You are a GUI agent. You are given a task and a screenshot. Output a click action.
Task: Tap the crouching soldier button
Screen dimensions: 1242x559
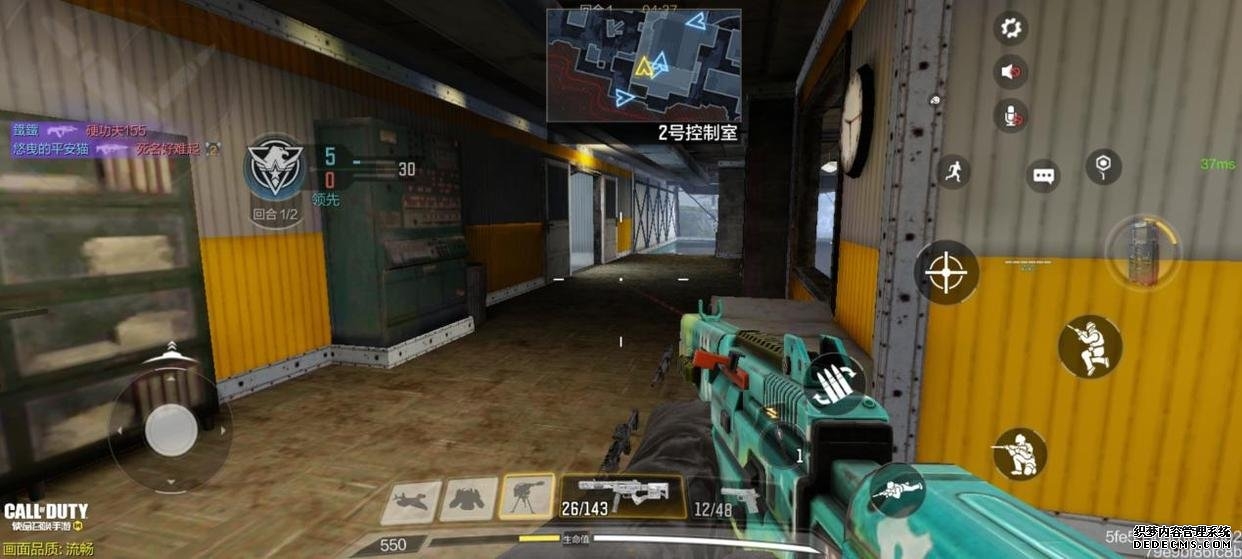[x=1019, y=455]
